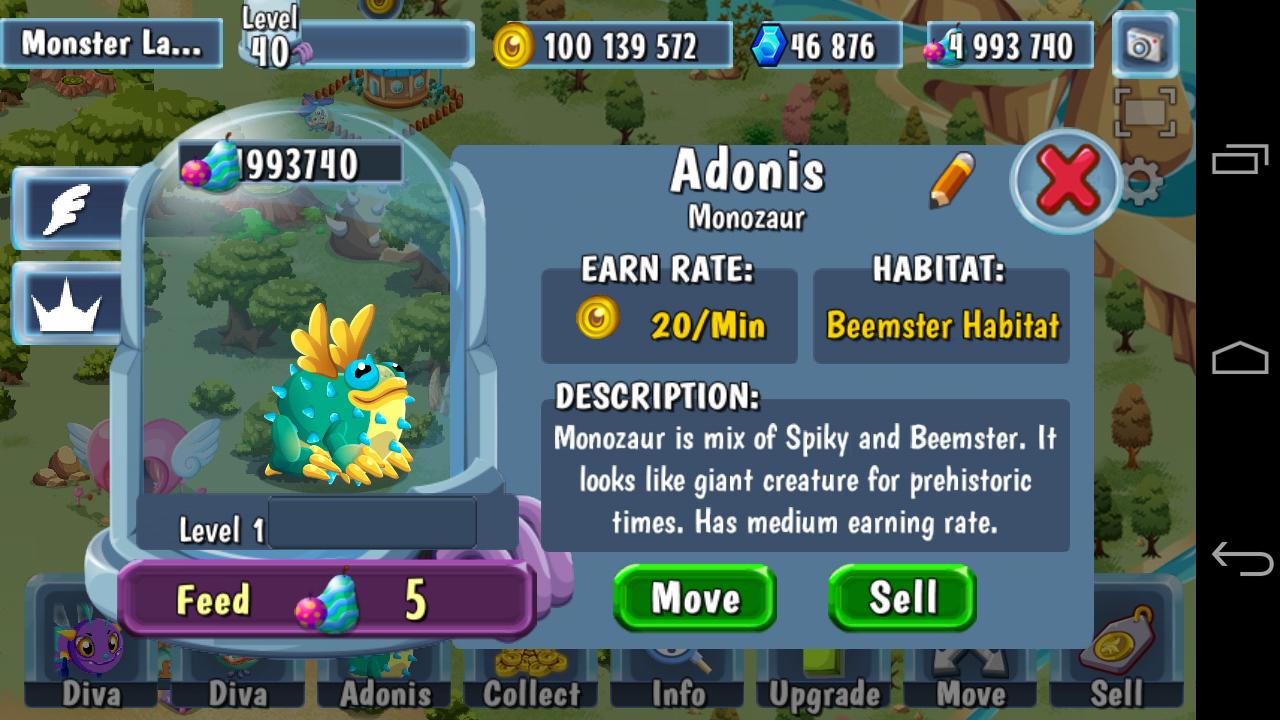
Task: Tap the Android back button
Action: coord(1241,558)
